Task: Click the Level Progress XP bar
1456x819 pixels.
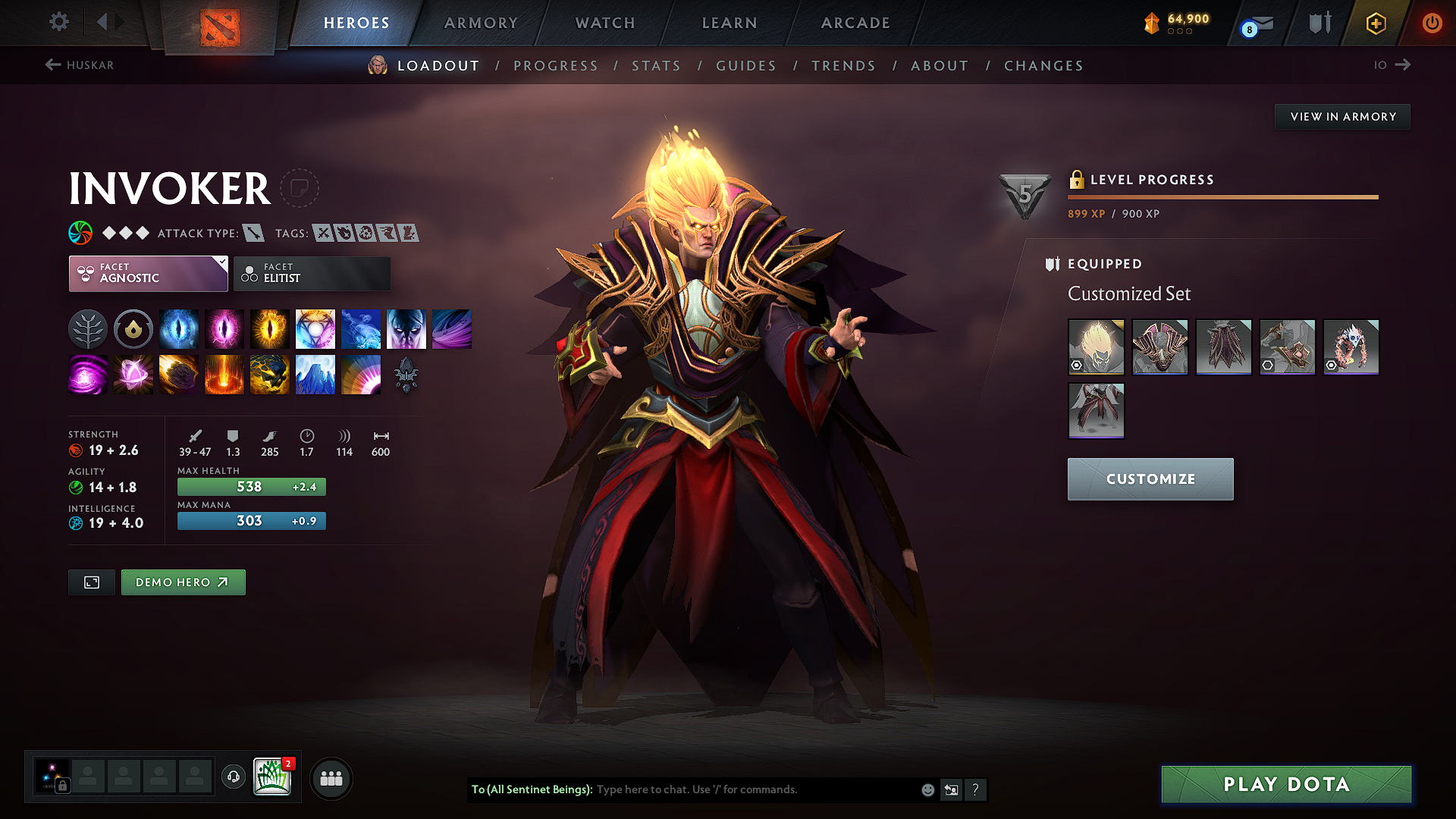Action: pyautogui.click(x=1222, y=197)
